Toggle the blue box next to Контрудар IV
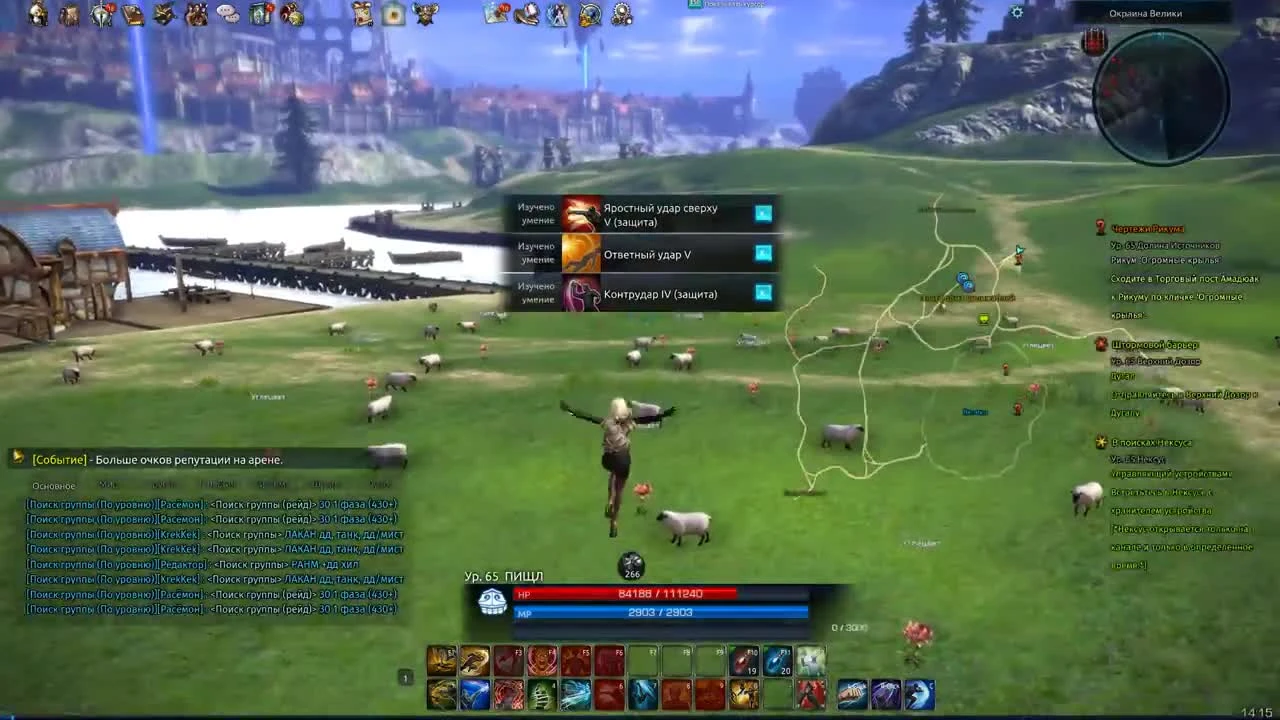Image resolution: width=1280 pixels, height=720 pixels. (763, 294)
